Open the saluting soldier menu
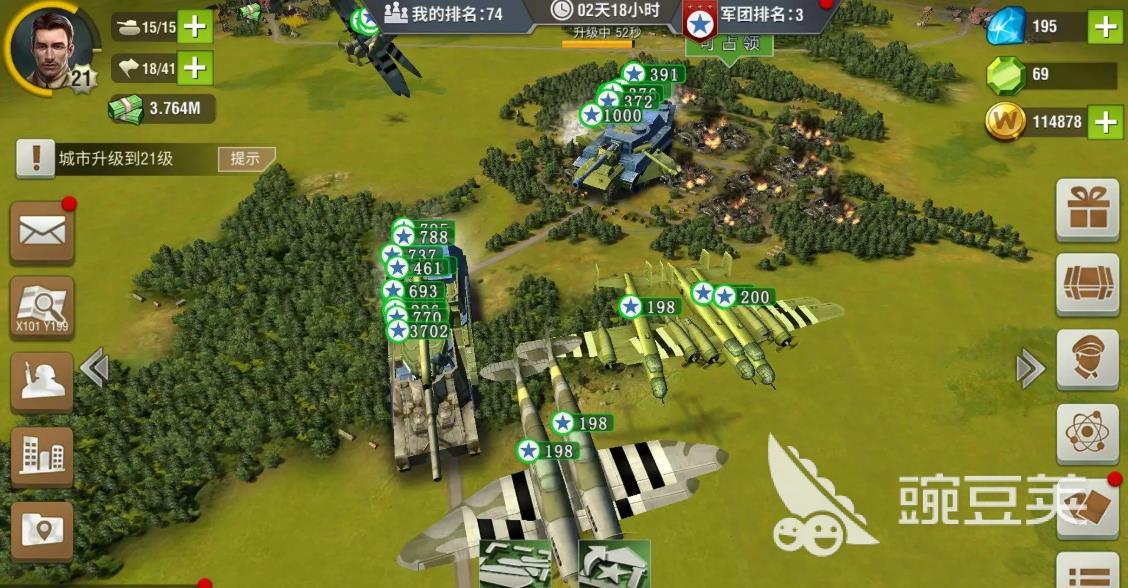This screenshot has width=1128, height=588. [x=42, y=382]
